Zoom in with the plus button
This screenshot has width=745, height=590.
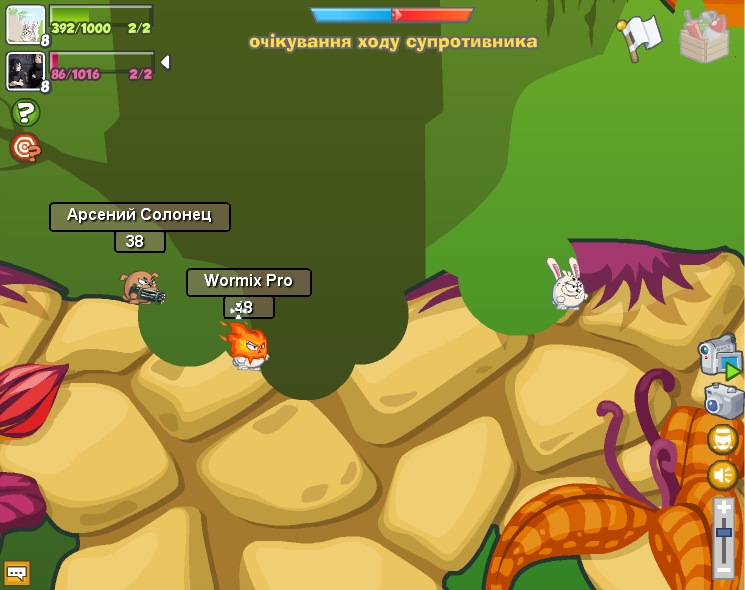pyautogui.click(x=724, y=508)
